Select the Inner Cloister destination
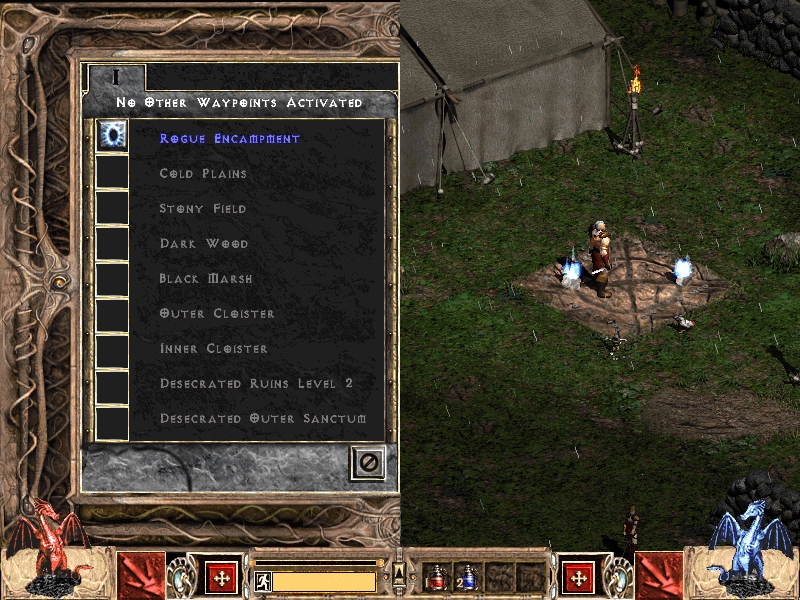This screenshot has height=600, width=800. pyautogui.click(x=214, y=349)
